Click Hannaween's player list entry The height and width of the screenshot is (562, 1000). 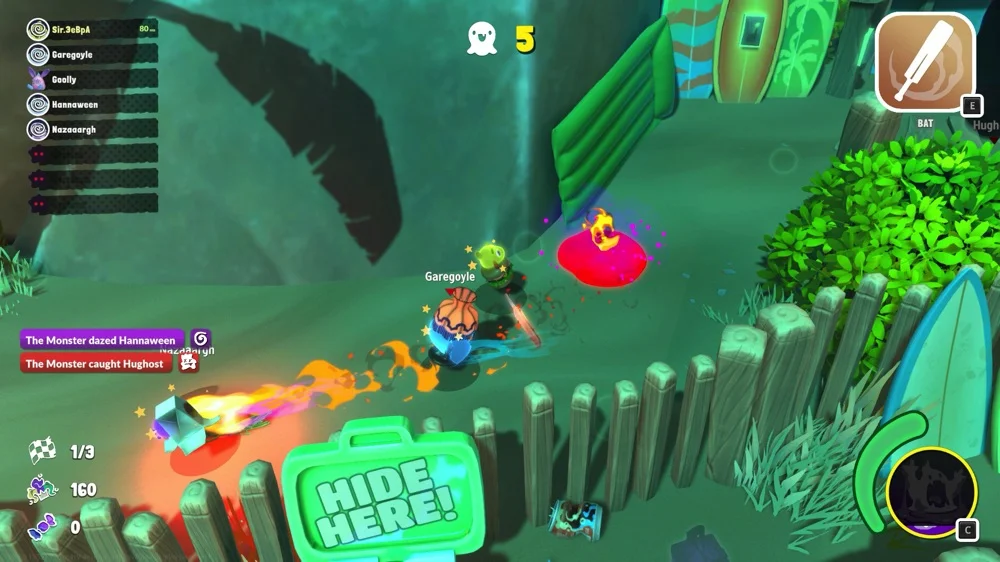click(x=92, y=104)
